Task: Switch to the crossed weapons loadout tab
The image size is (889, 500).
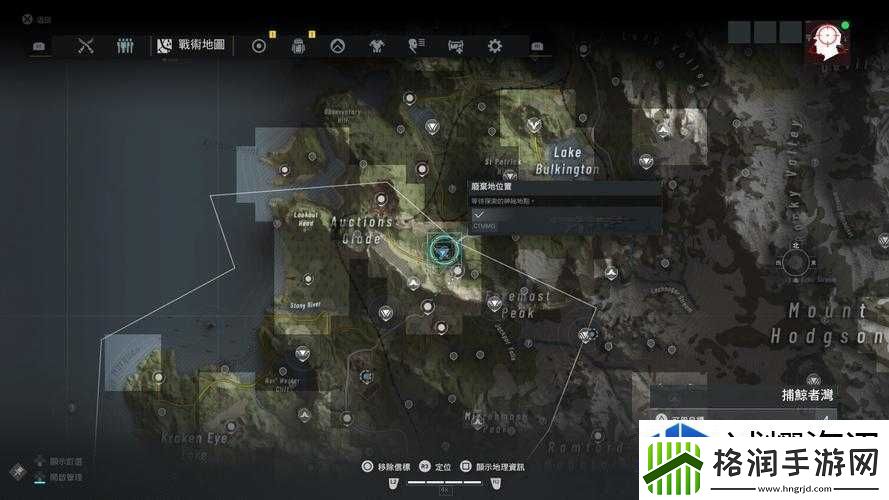Action: point(86,45)
